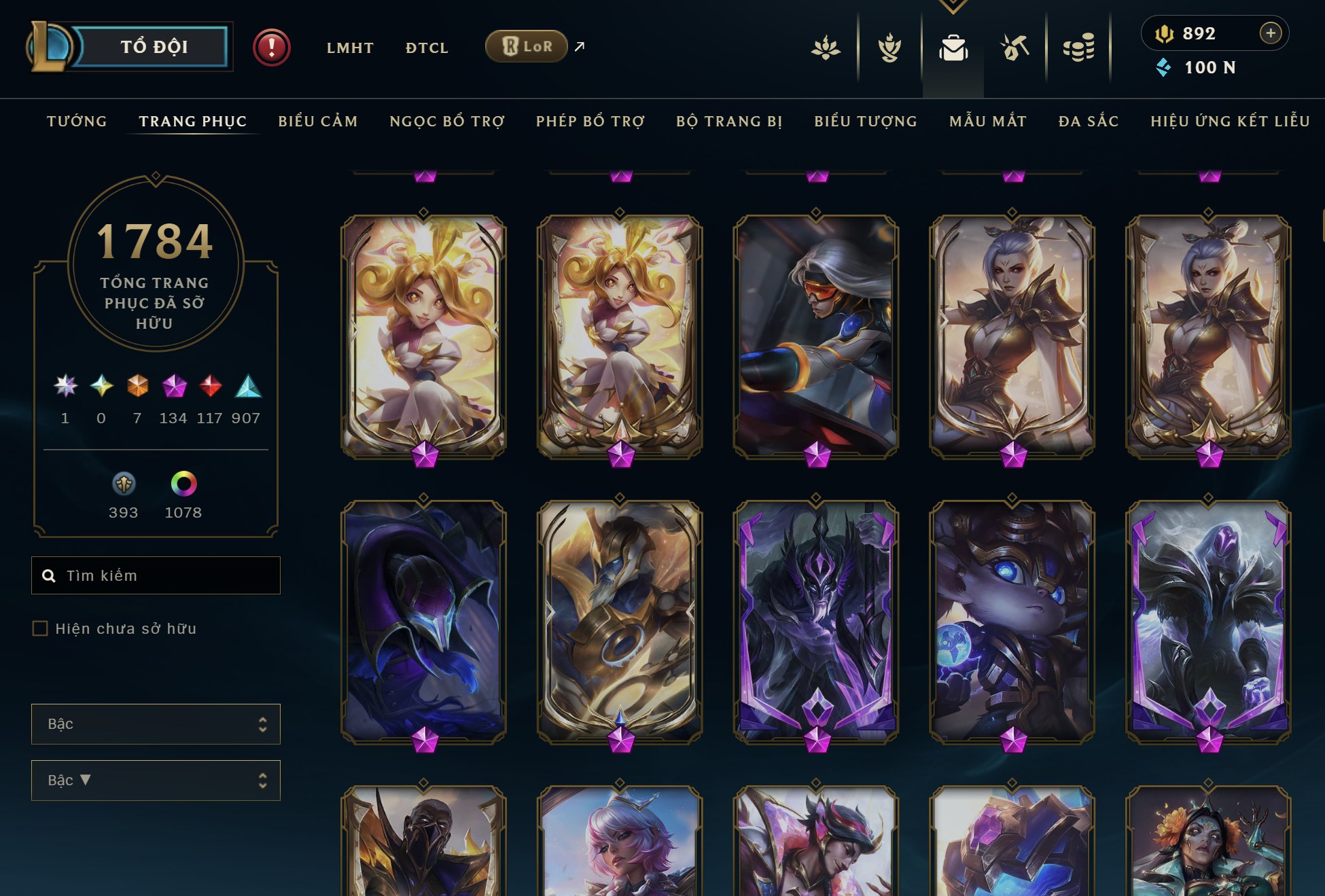Image resolution: width=1325 pixels, height=896 pixels.
Task: Click the red alert notification icon
Action: pos(272,48)
